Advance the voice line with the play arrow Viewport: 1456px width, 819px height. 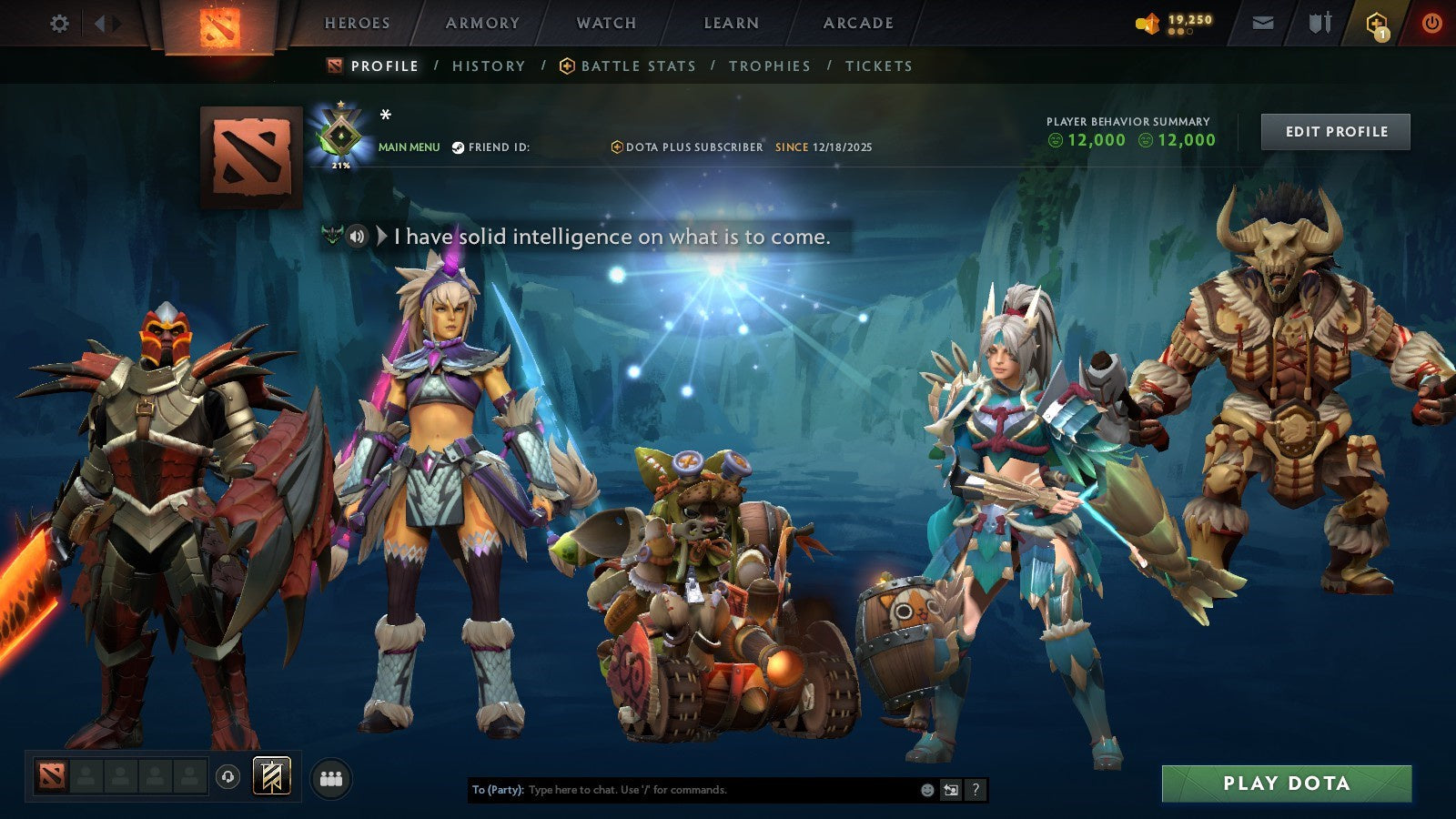(382, 238)
